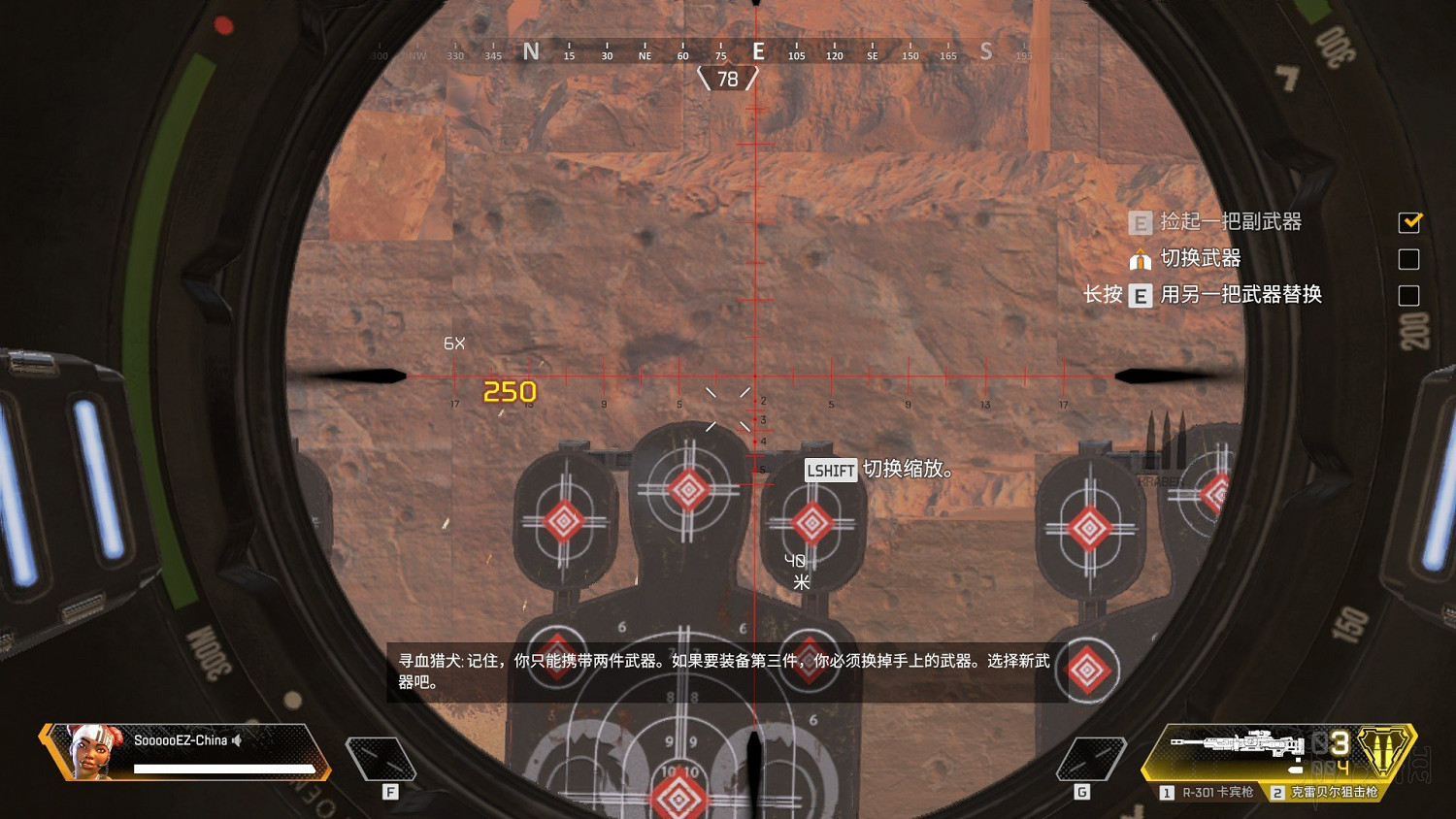Click the LSHIFT key badge for 切换缩放
The image size is (1456, 819).
click(x=830, y=470)
